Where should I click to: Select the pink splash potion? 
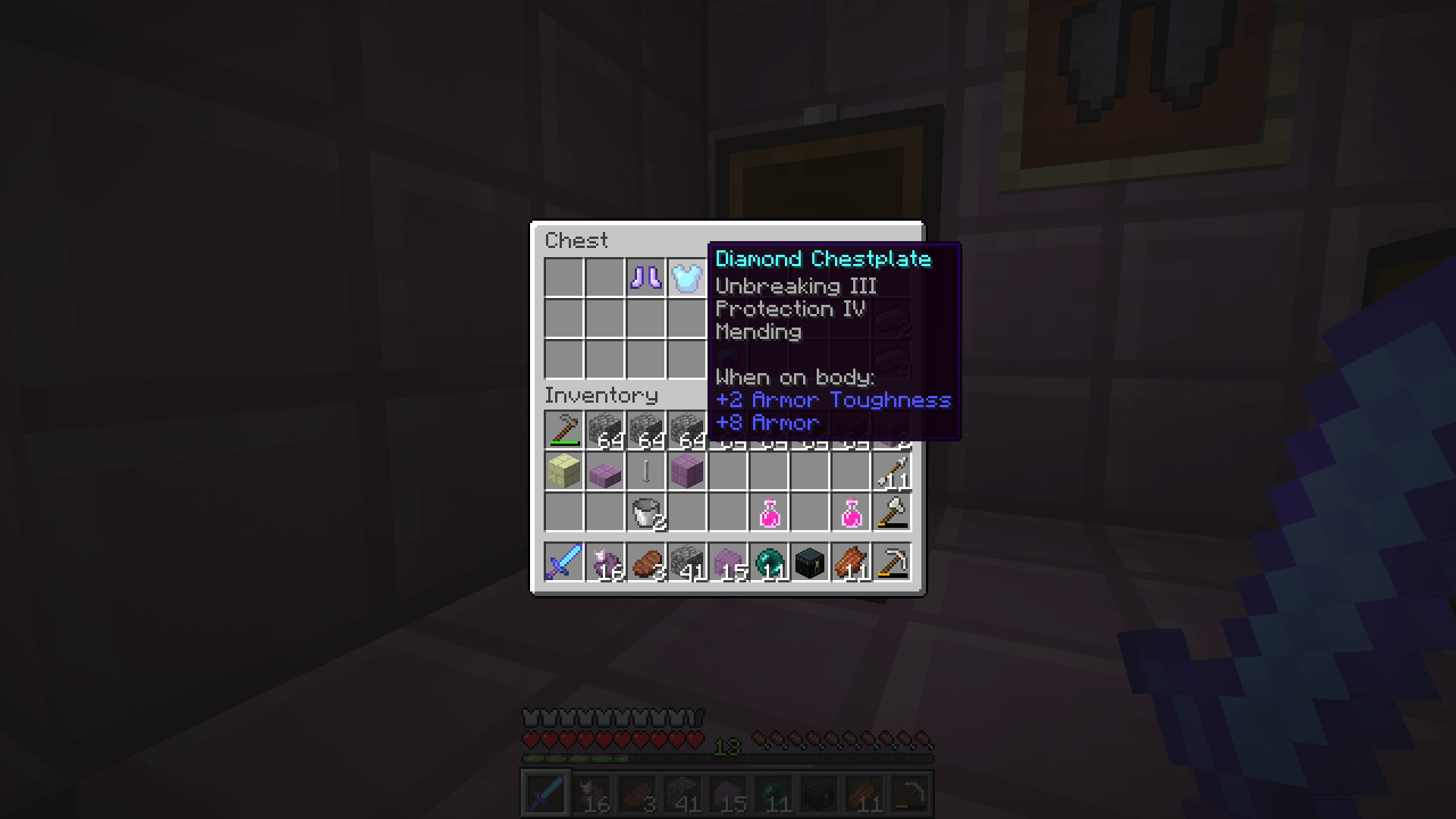coord(770,512)
